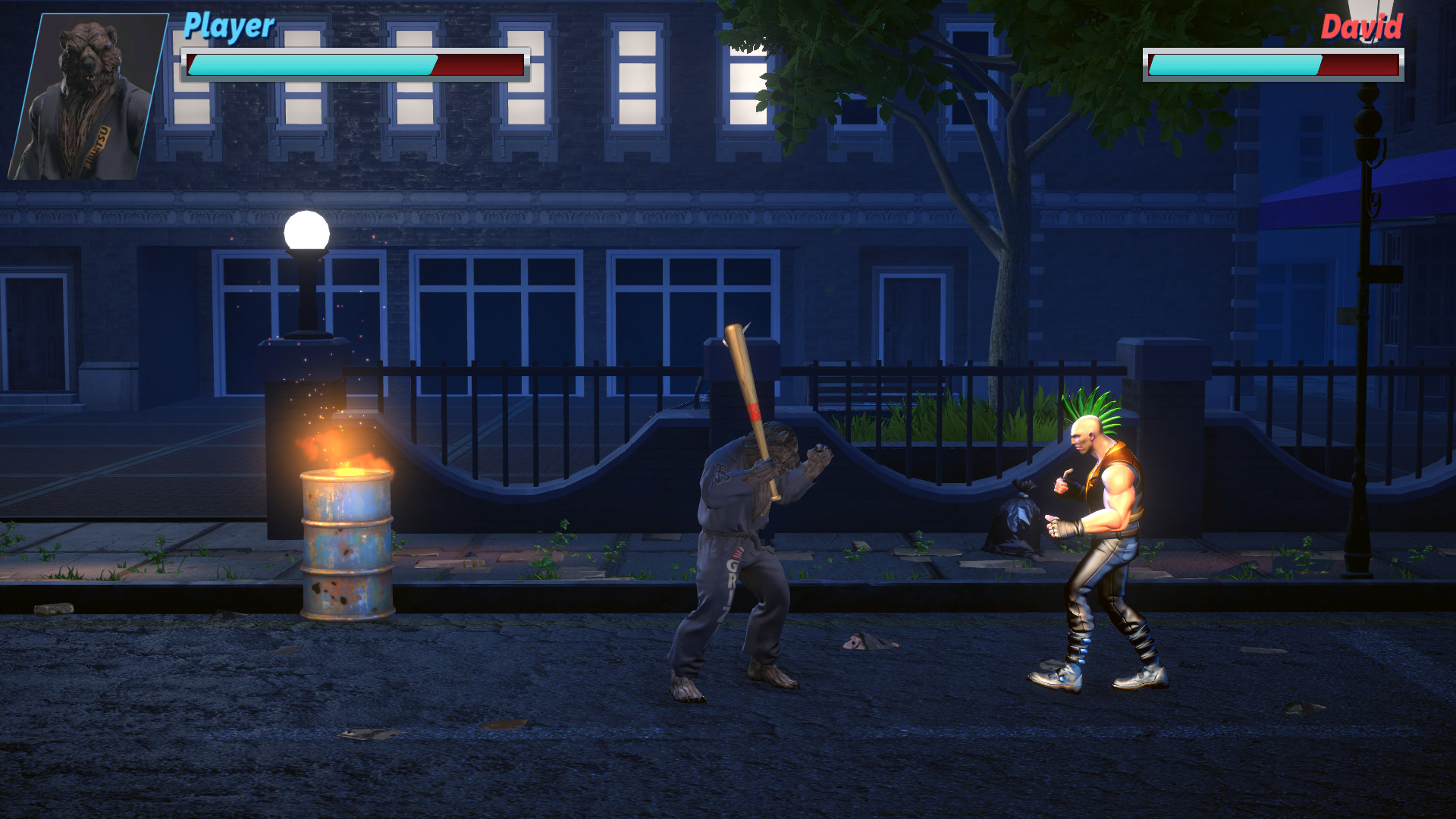The height and width of the screenshot is (819, 1456).
Task: Click the burning barrel
Action: click(x=345, y=546)
